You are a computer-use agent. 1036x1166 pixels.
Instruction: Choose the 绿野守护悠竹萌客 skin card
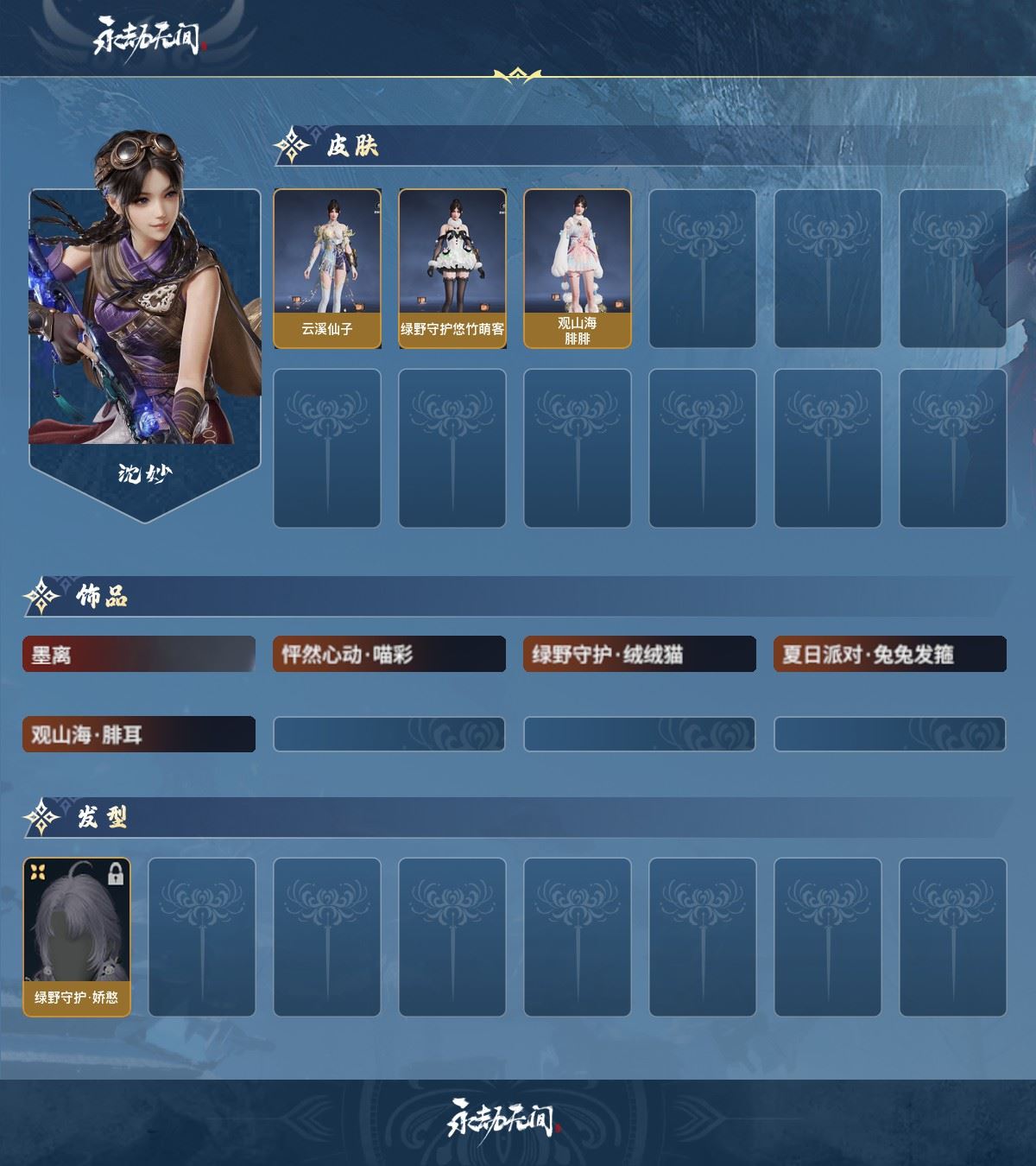(452, 269)
